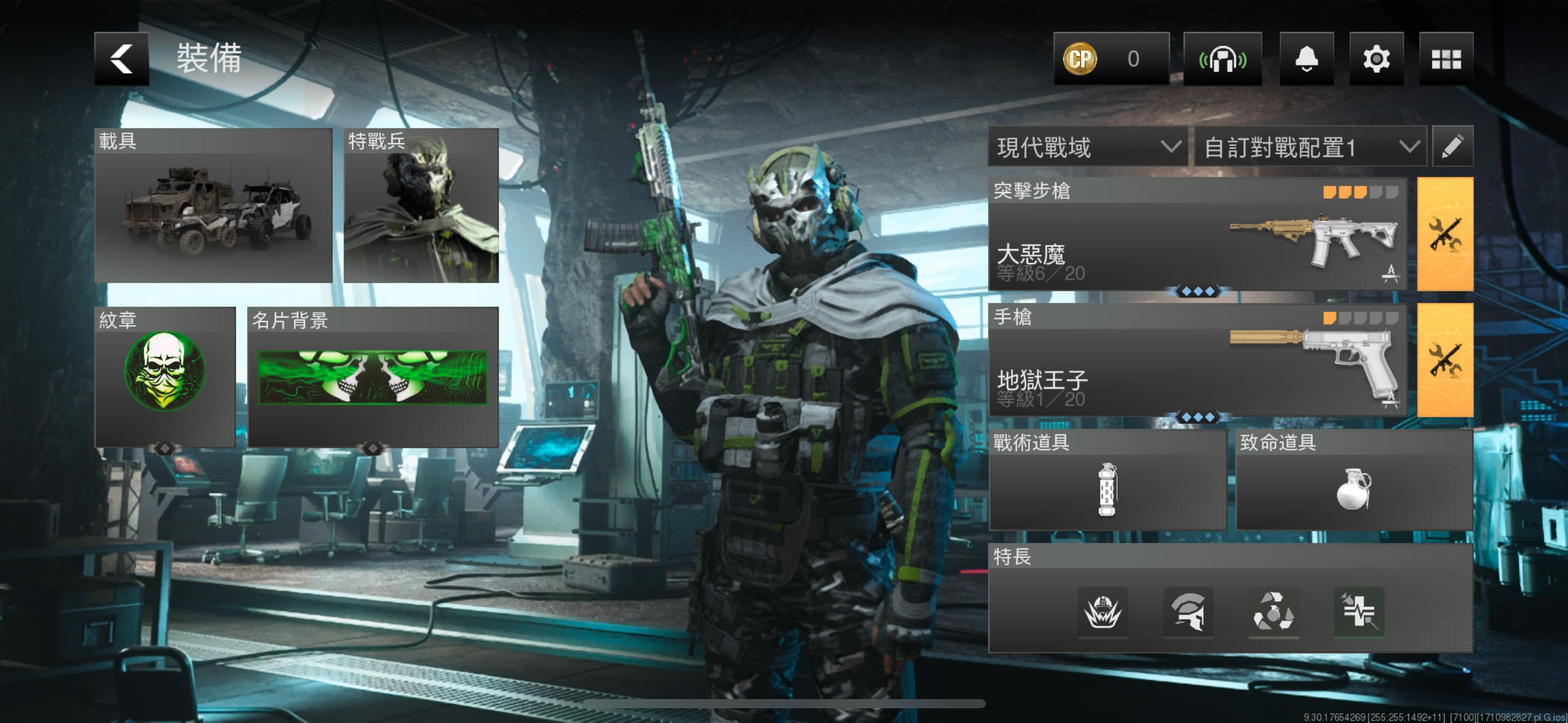This screenshot has height=723, width=1568.
Task: Go back using the arrow button
Action: click(x=121, y=59)
